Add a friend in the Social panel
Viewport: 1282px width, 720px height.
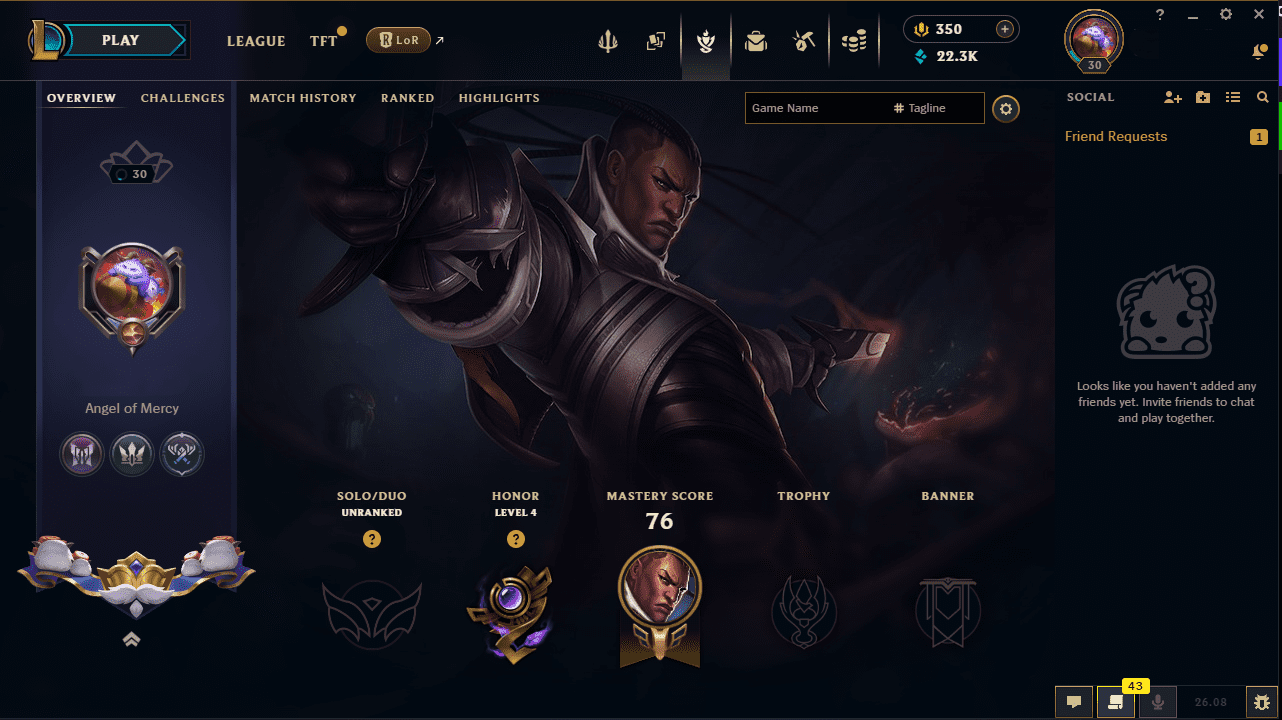1172,97
